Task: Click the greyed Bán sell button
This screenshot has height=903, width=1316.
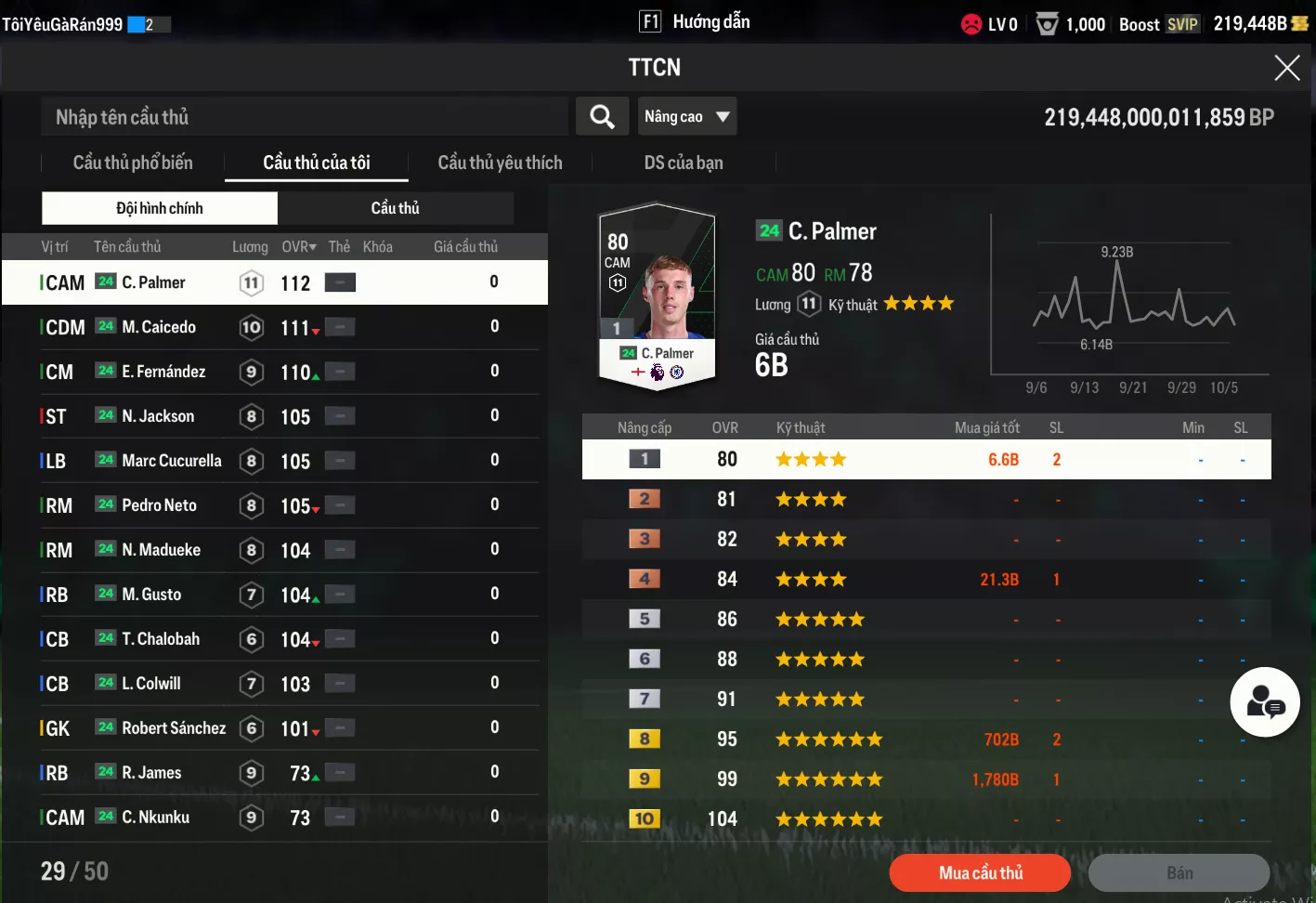Action: click(1179, 873)
